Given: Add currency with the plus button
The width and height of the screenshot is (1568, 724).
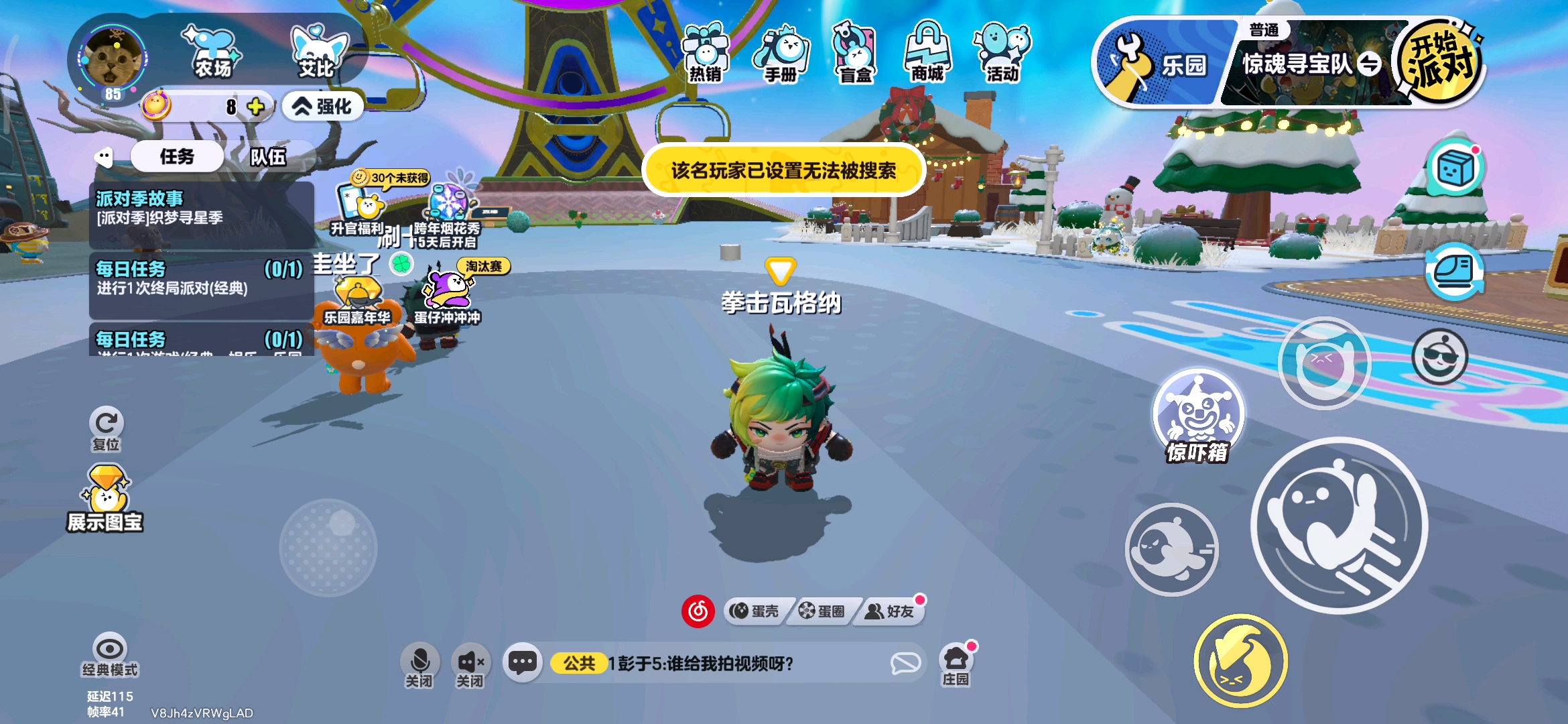Looking at the screenshot, I should (255, 106).
